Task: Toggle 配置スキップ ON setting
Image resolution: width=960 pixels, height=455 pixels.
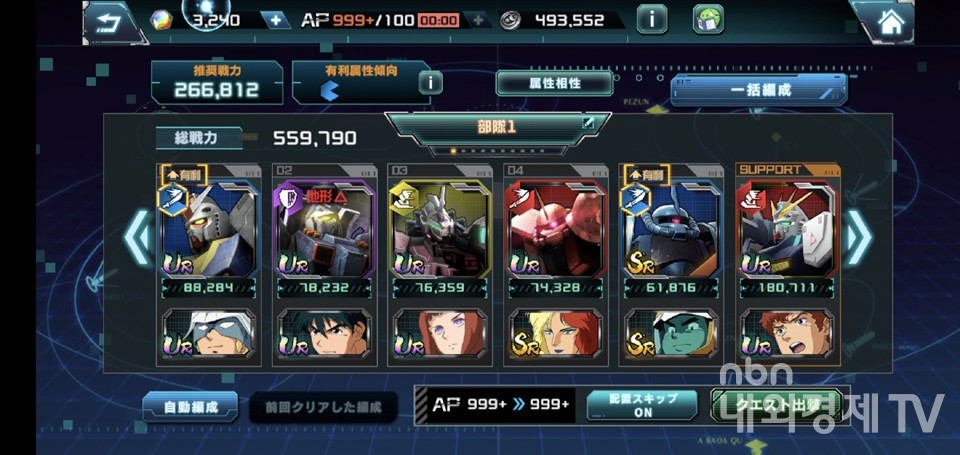Action: tap(643, 404)
